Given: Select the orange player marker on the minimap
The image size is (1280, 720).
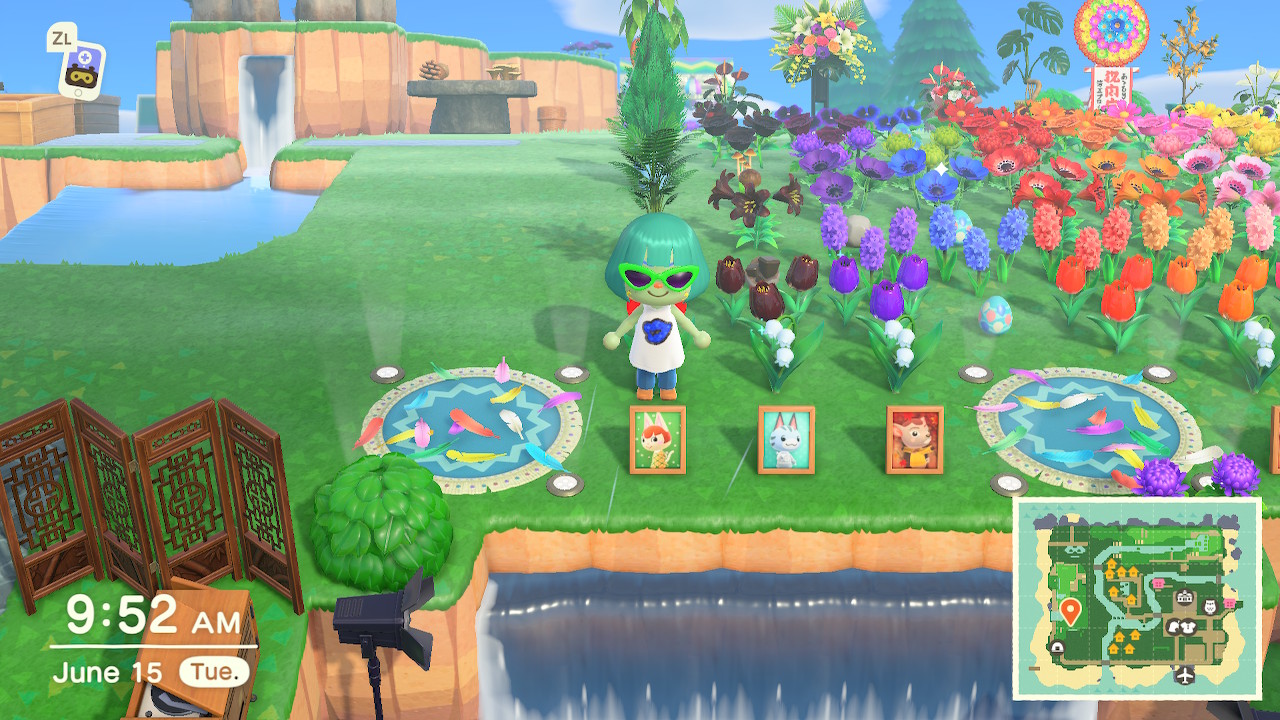Looking at the screenshot, I should click(x=1070, y=610).
